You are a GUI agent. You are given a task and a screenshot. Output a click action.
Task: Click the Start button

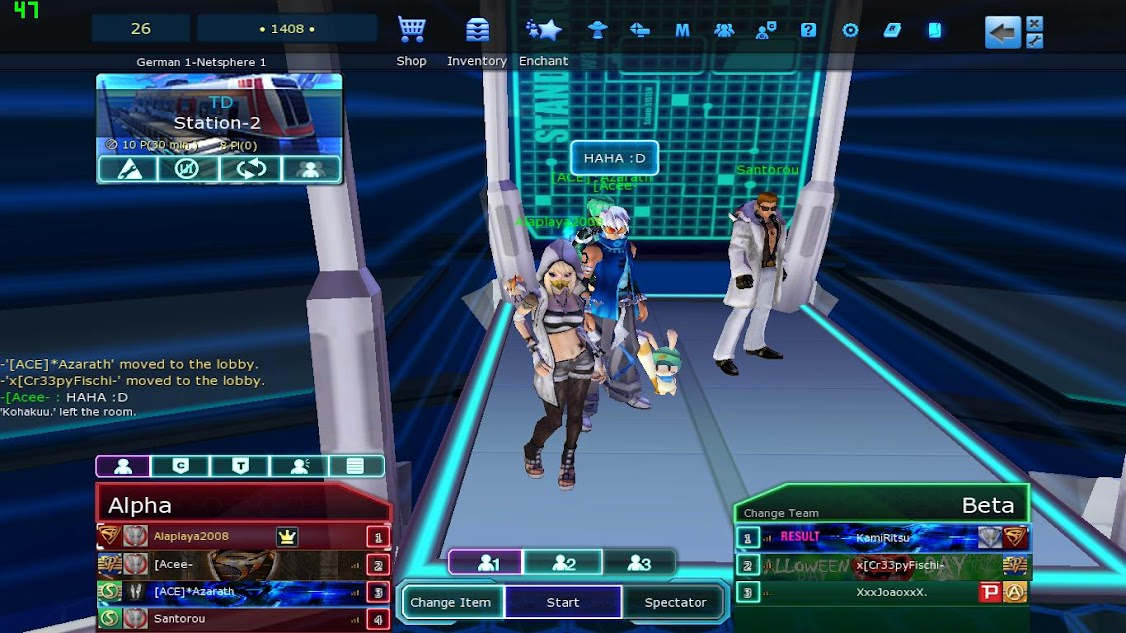click(x=563, y=602)
